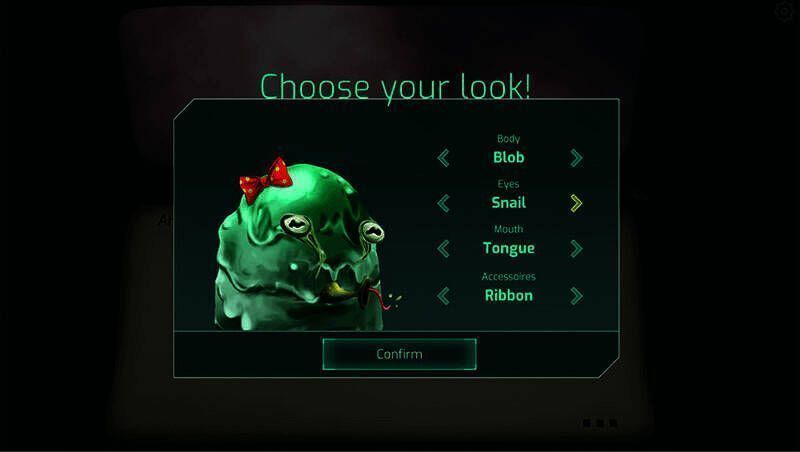The image size is (800, 452).
Task: Switch to the next Eyes style
Action: click(576, 203)
